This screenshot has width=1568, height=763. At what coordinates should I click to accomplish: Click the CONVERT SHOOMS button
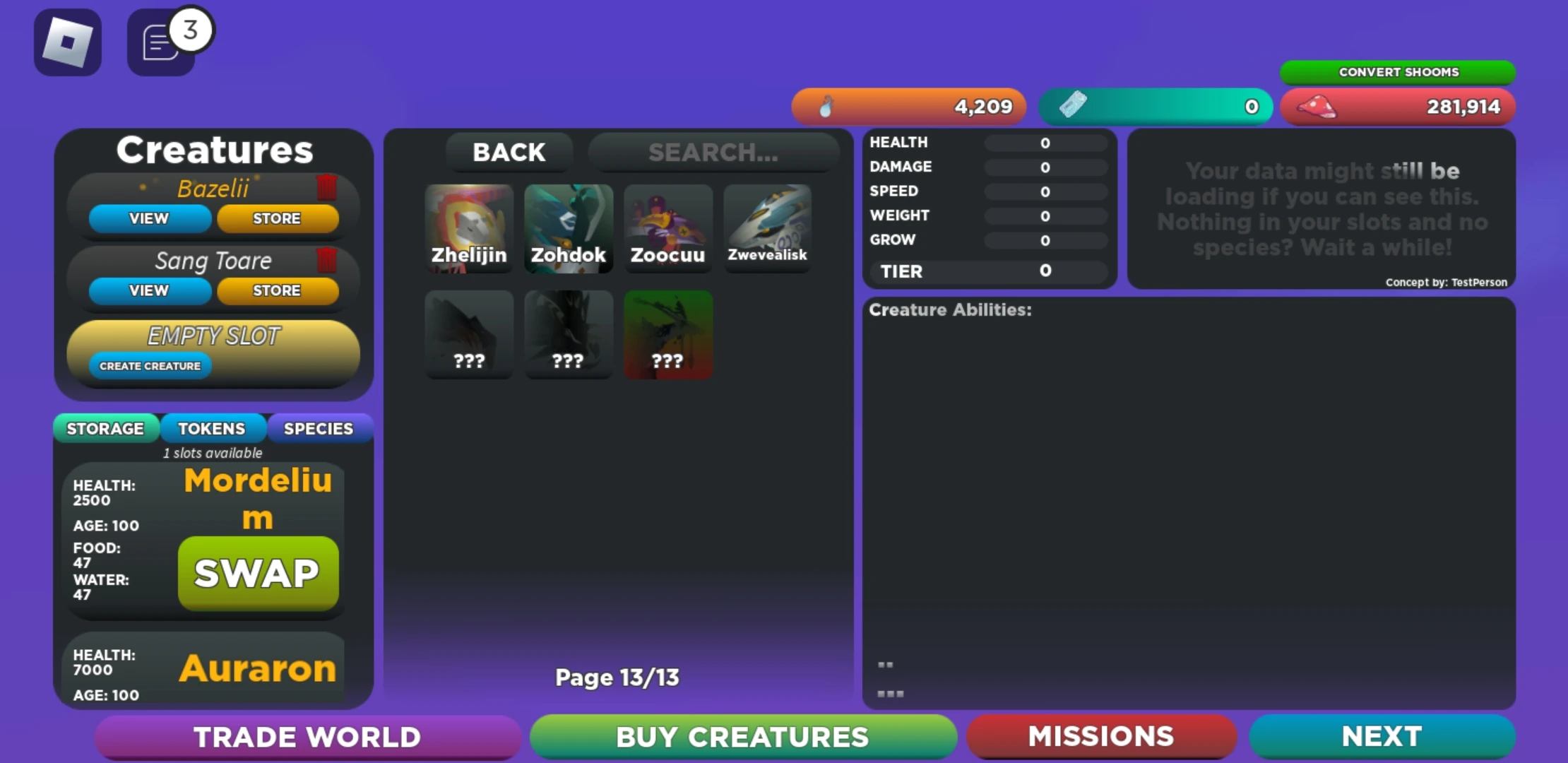[1398, 71]
